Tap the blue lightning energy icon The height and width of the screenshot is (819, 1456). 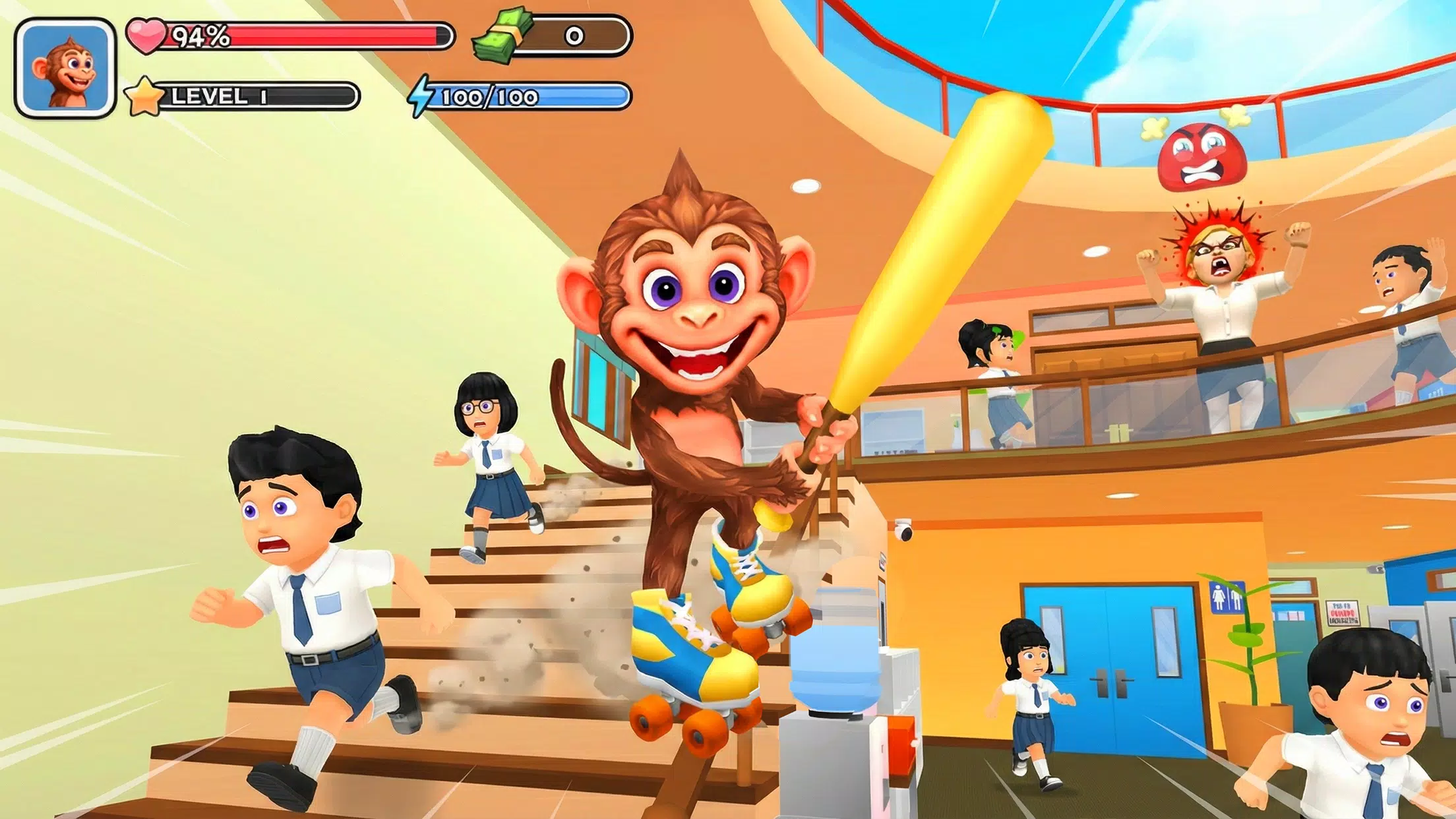pyautogui.click(x=422, y=96)
